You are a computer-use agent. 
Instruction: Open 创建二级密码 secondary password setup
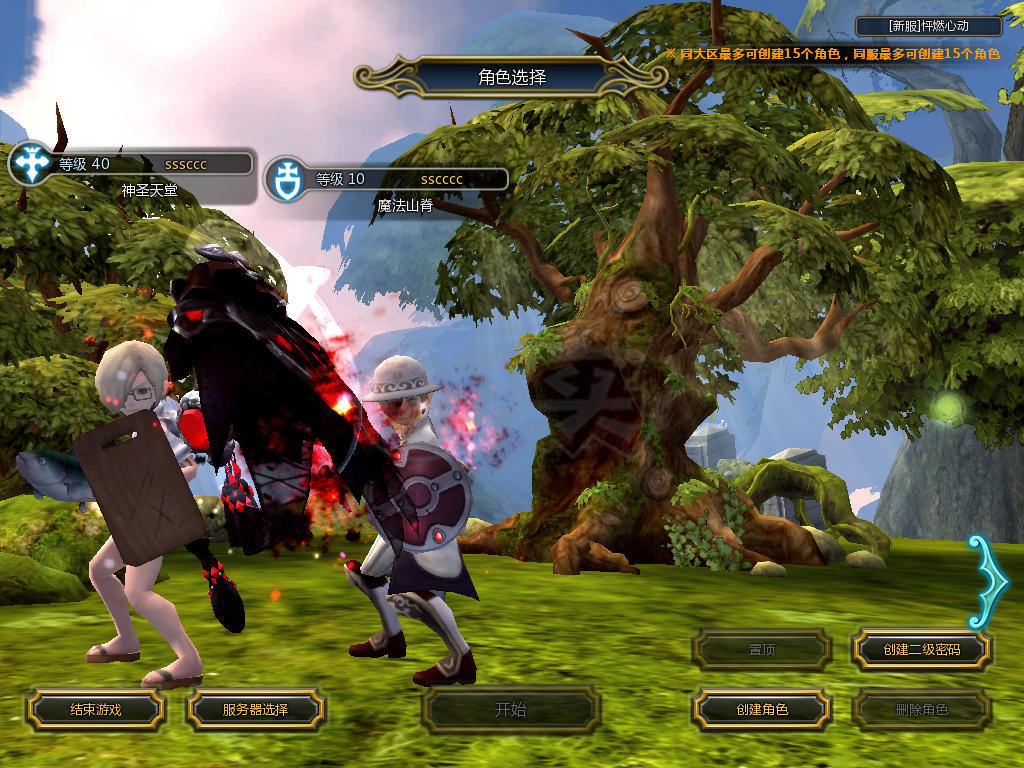[921, 649]
